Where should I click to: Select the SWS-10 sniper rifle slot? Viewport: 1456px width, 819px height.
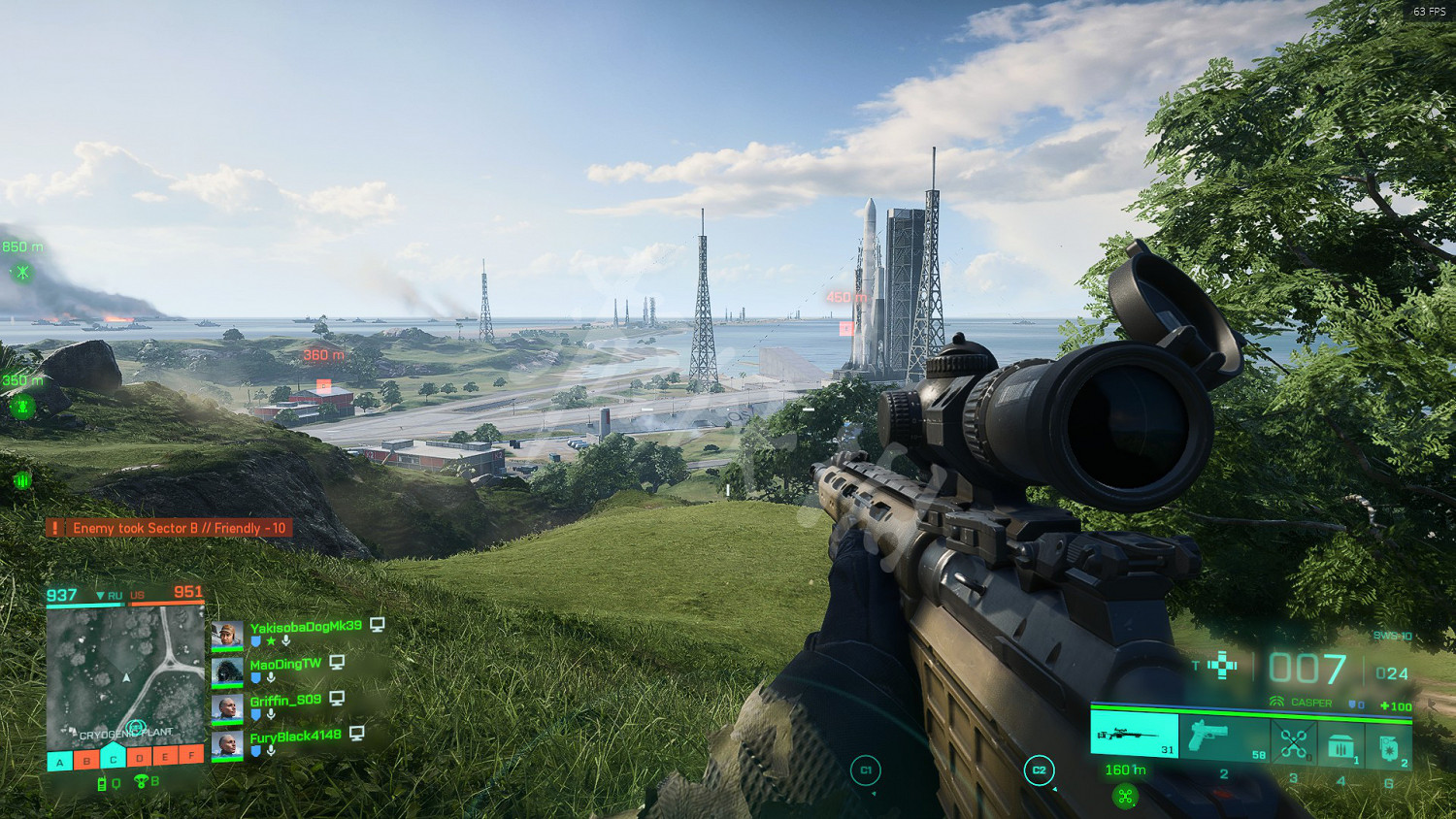point(1134,735)
